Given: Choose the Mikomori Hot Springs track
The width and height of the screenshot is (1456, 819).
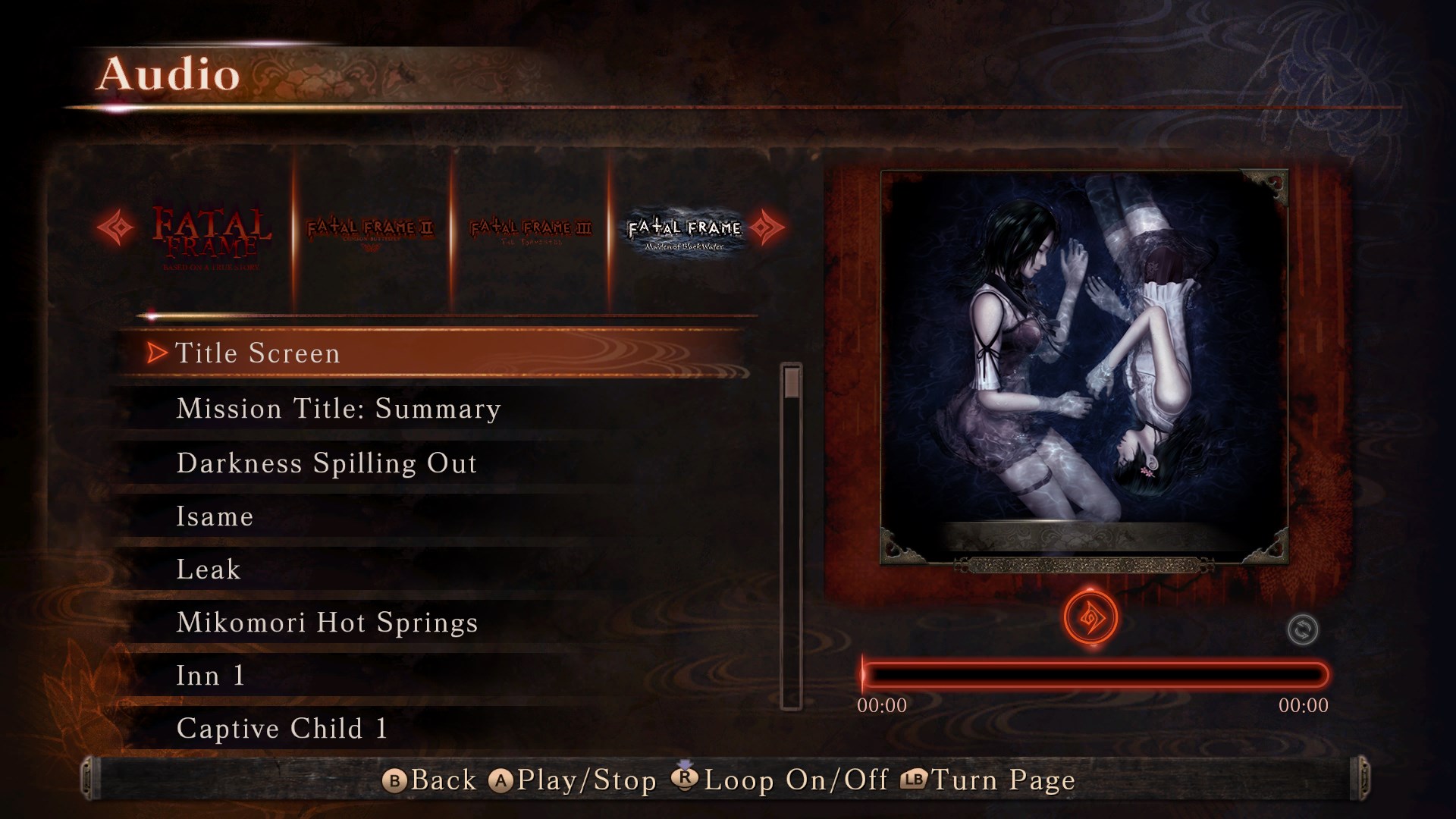Looking at the screenshot, I should (326, 622).
